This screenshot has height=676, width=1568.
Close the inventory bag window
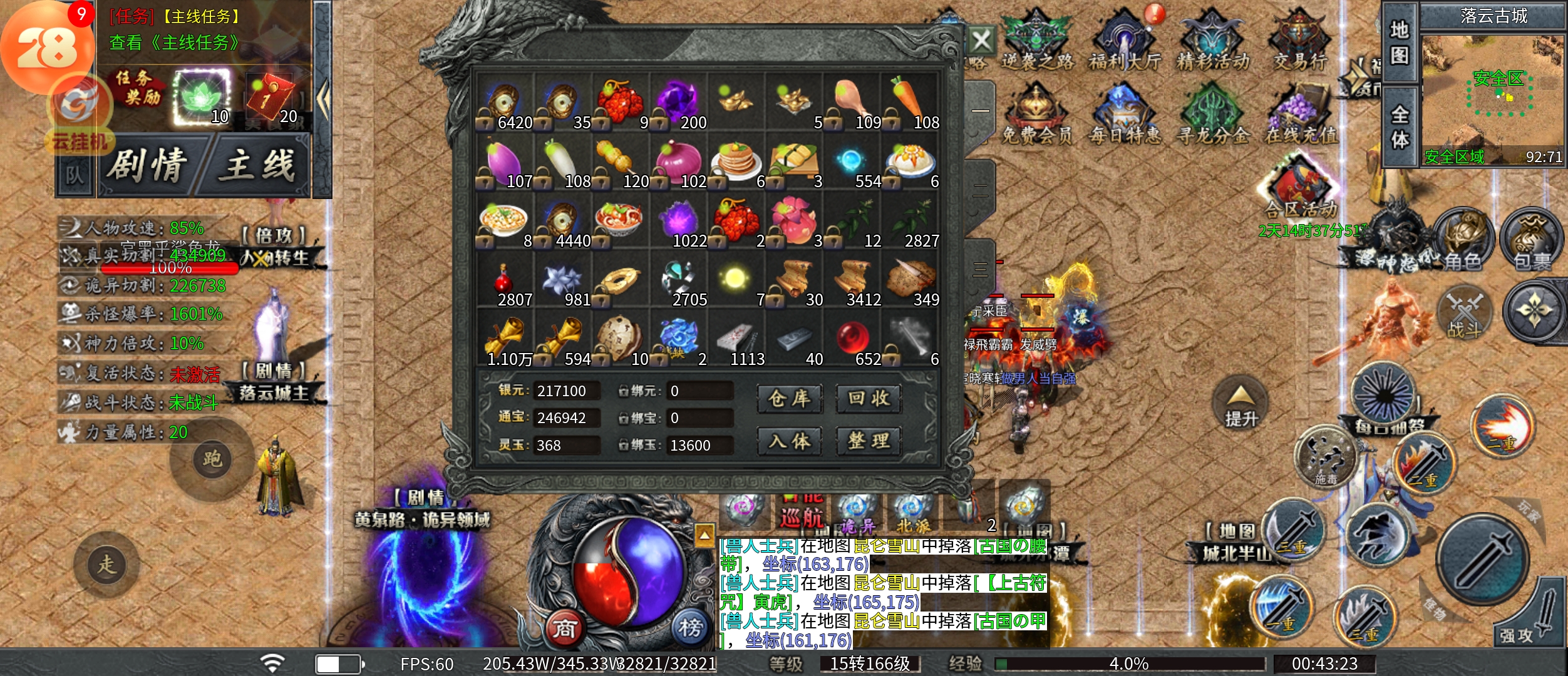[x=981, y=41]
